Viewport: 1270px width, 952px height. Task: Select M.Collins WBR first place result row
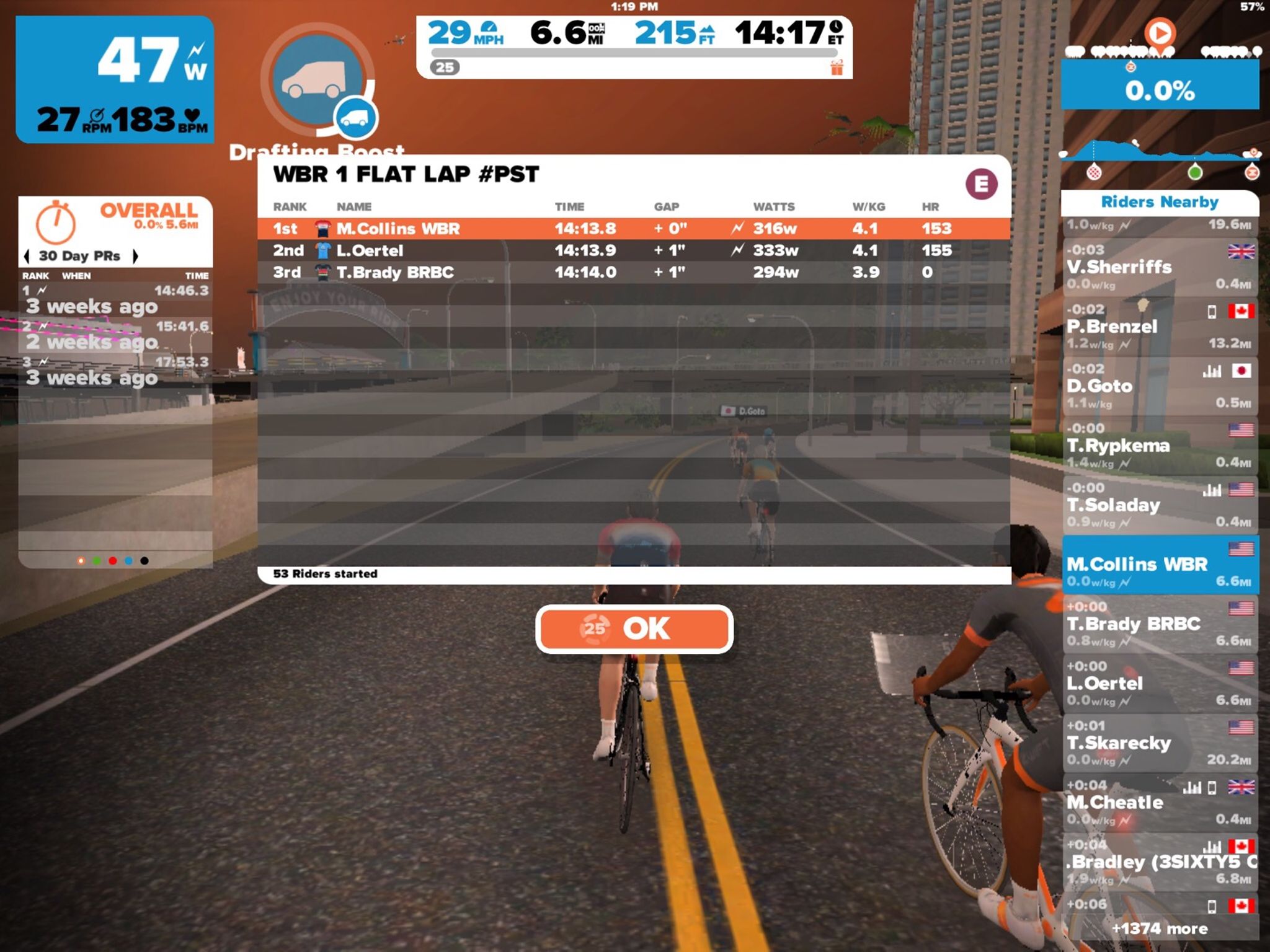634,229
